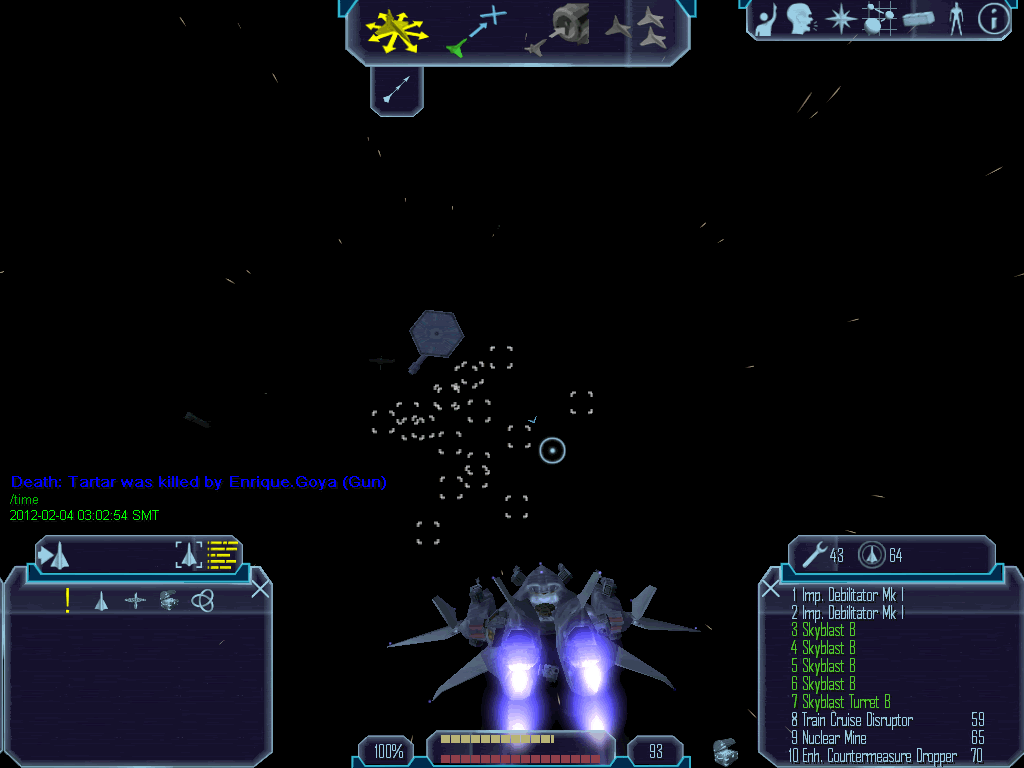Open the standing-figure reputation icon

click(x=956, y=19)
